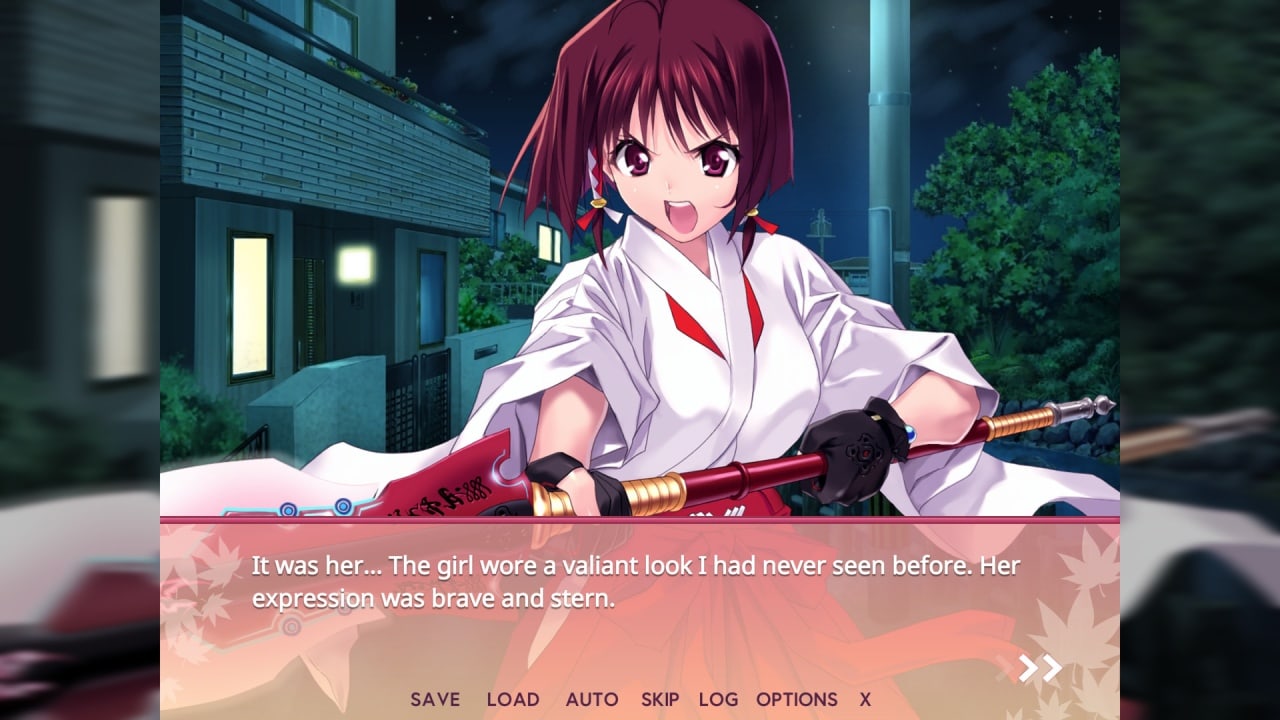Enable AUTO text advance
The image size is (1280, 720).
tap(592, 700)
